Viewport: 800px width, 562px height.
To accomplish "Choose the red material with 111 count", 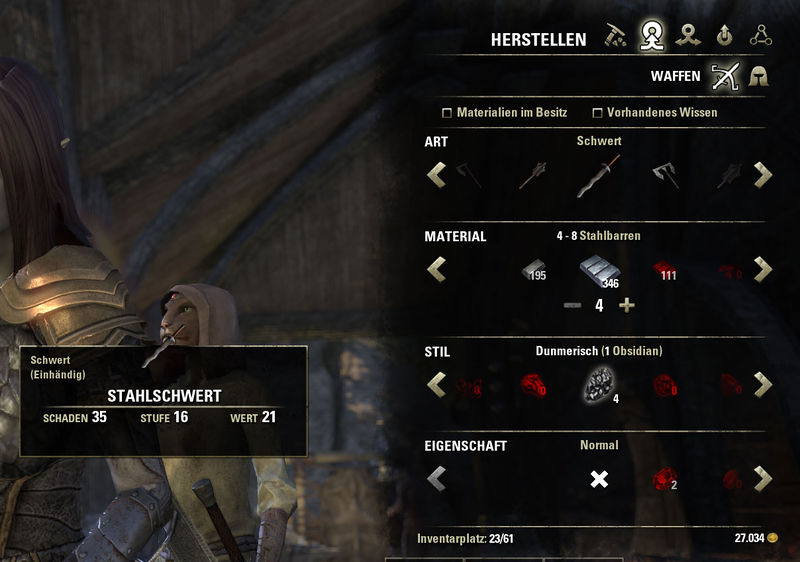I will [662, 270].
